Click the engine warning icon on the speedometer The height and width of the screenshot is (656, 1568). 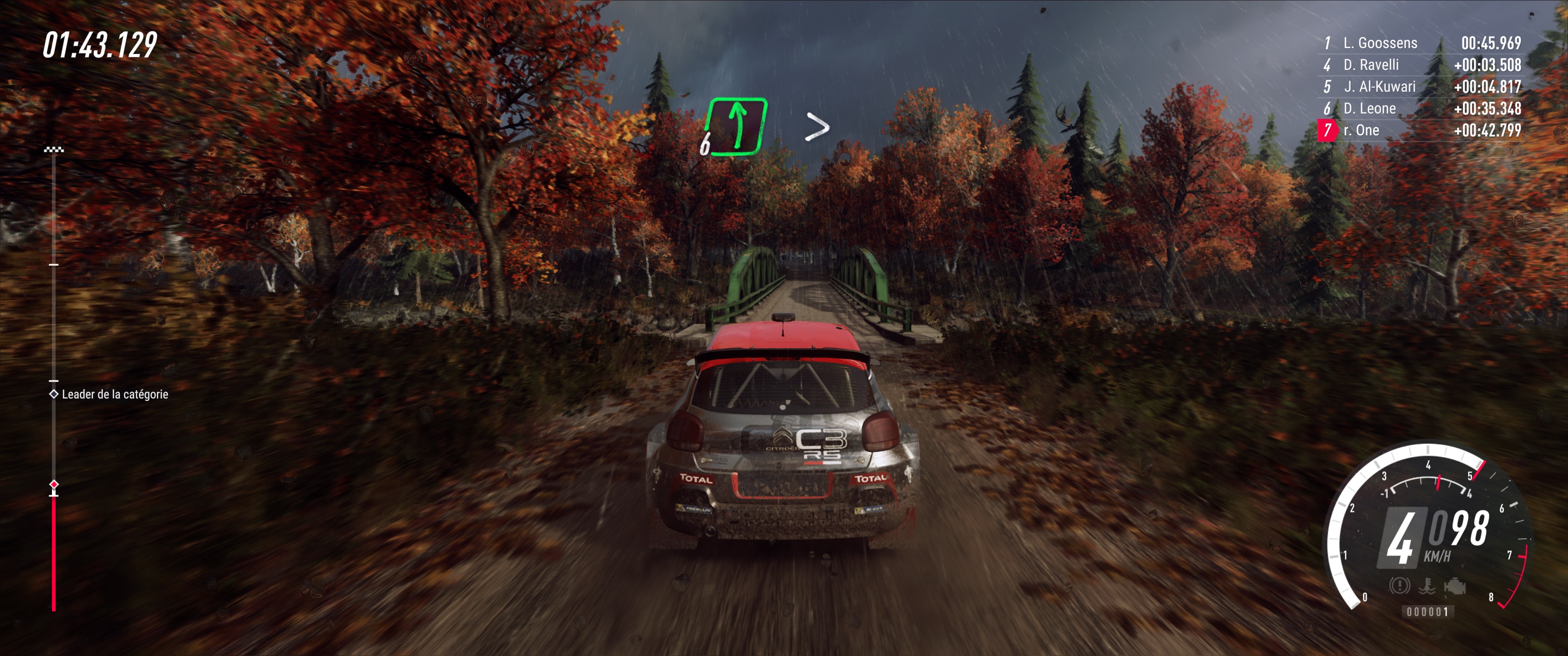pyautogui.click(x=1455, y=585)
